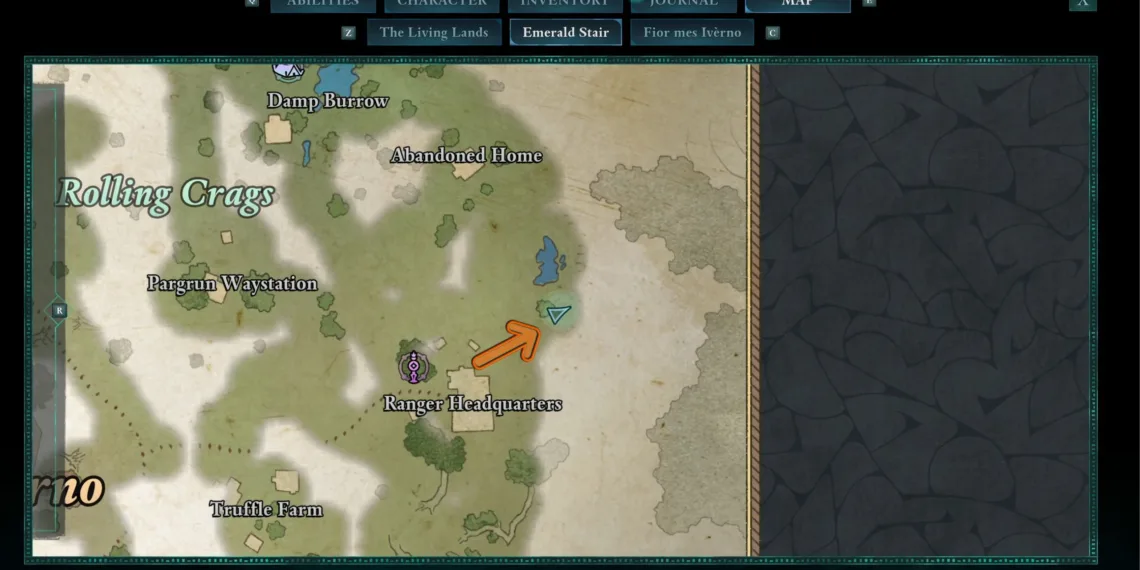
Task: Click the Damp Burrow map marker icon
Action: pyautogui.click(x=288, y=70)
